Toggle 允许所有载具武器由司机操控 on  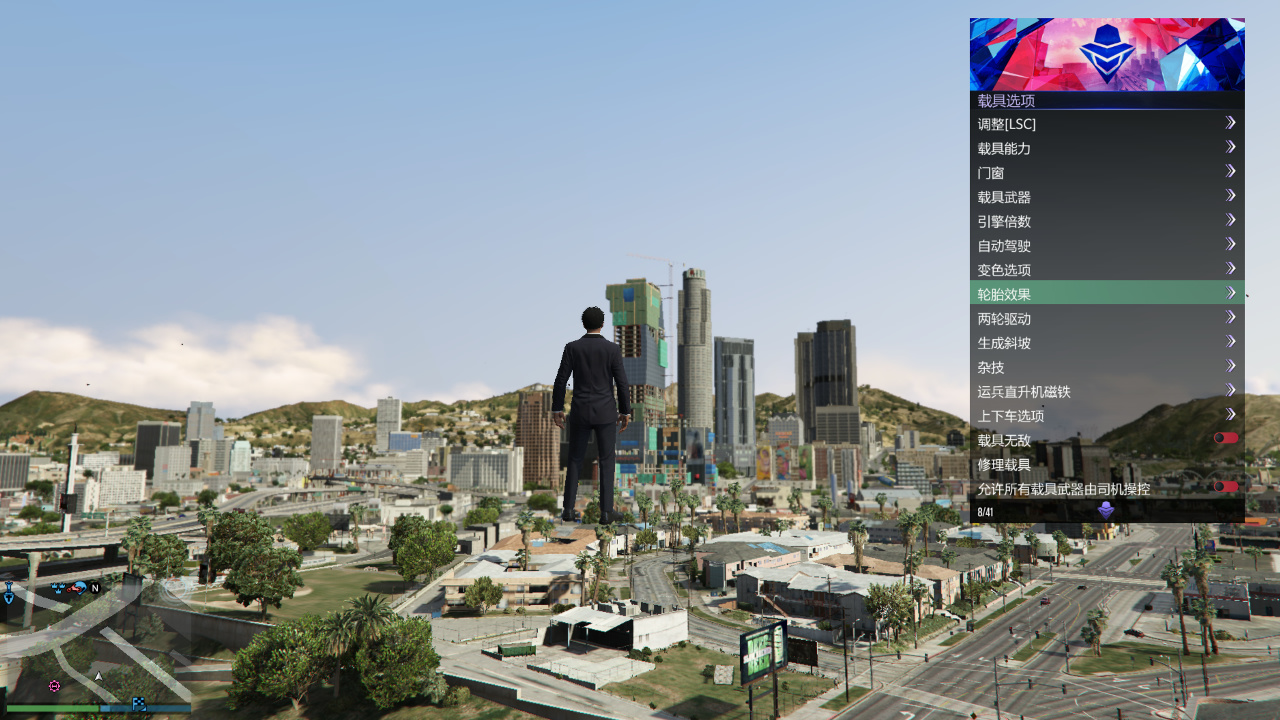click(1227, 489)
